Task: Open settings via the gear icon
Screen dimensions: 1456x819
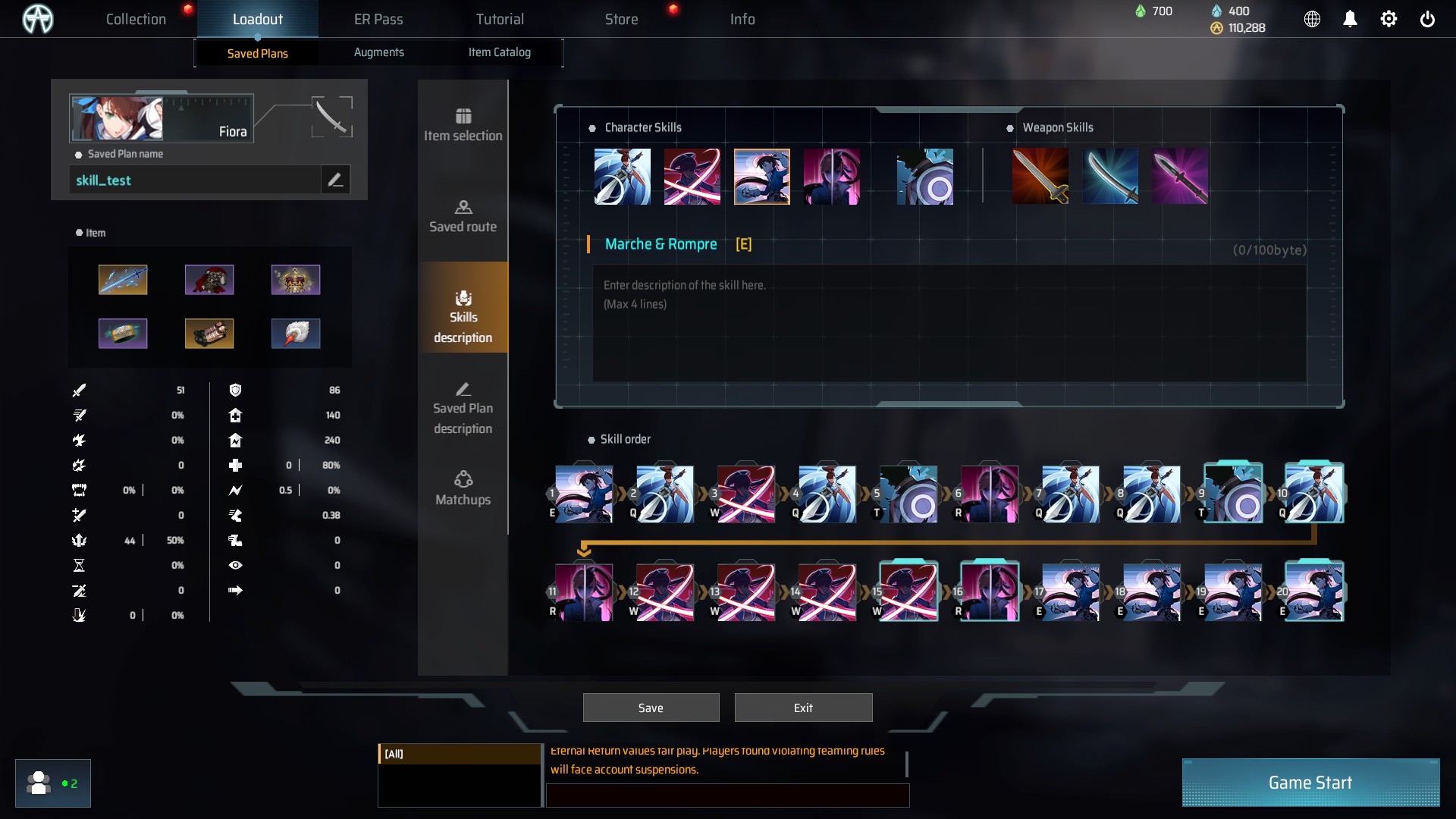Action: [1389, 19]
